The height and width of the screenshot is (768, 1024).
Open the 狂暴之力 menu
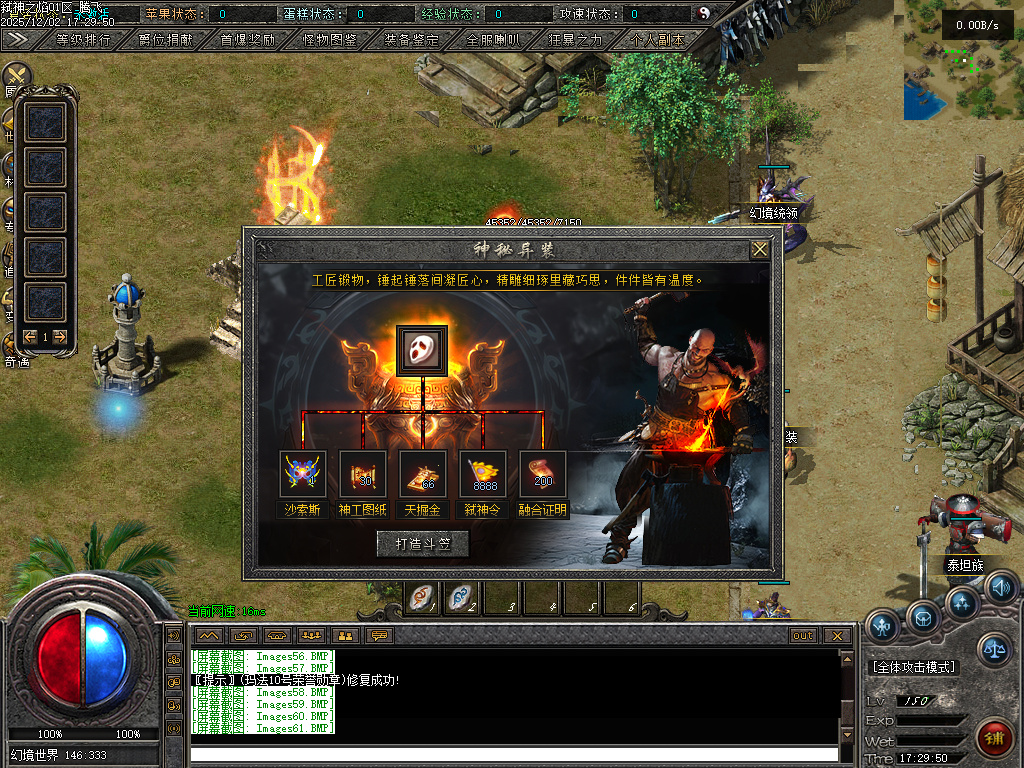(x=576, y=40)
